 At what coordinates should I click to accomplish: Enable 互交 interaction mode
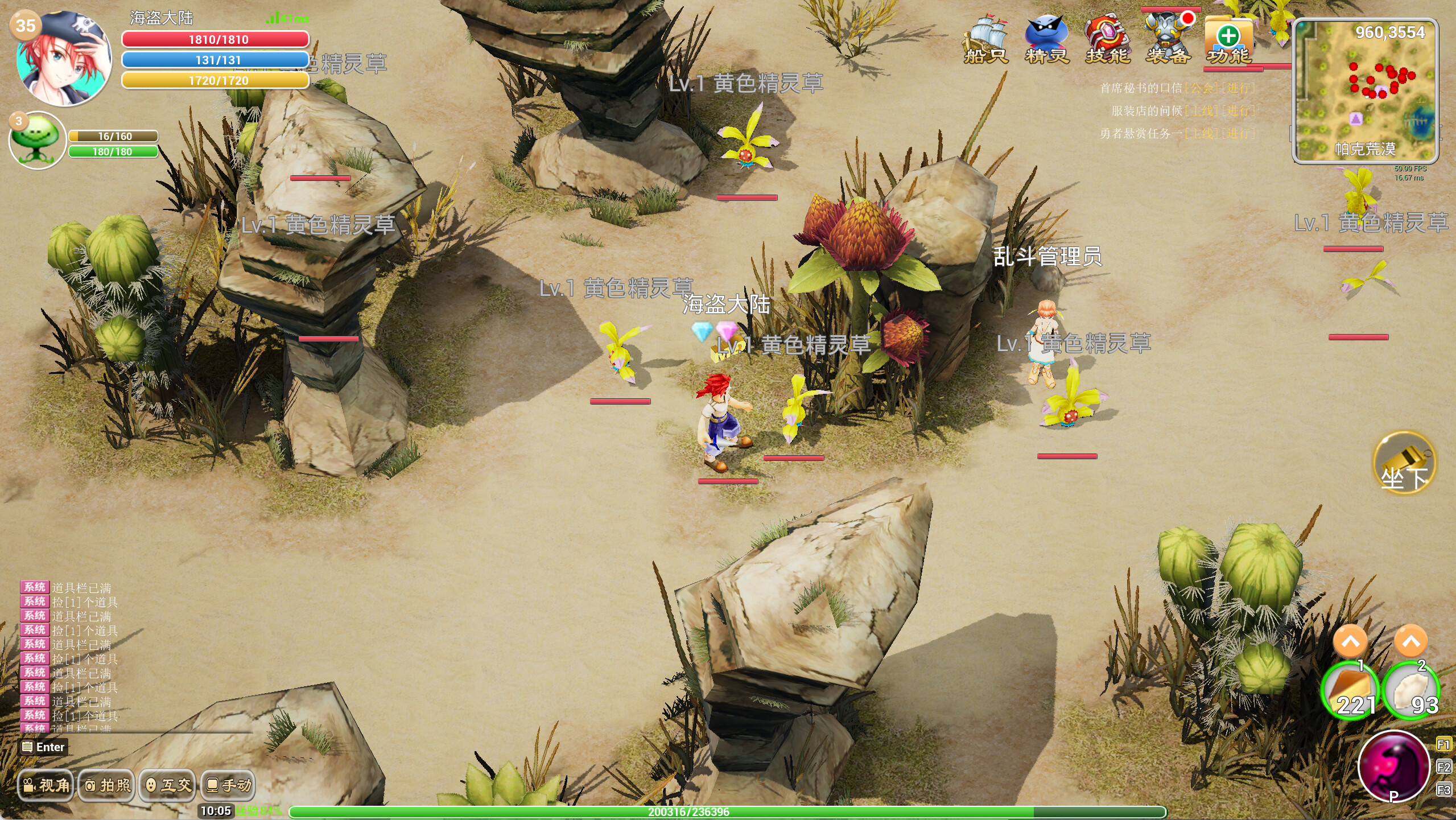[x=167, y=785]
